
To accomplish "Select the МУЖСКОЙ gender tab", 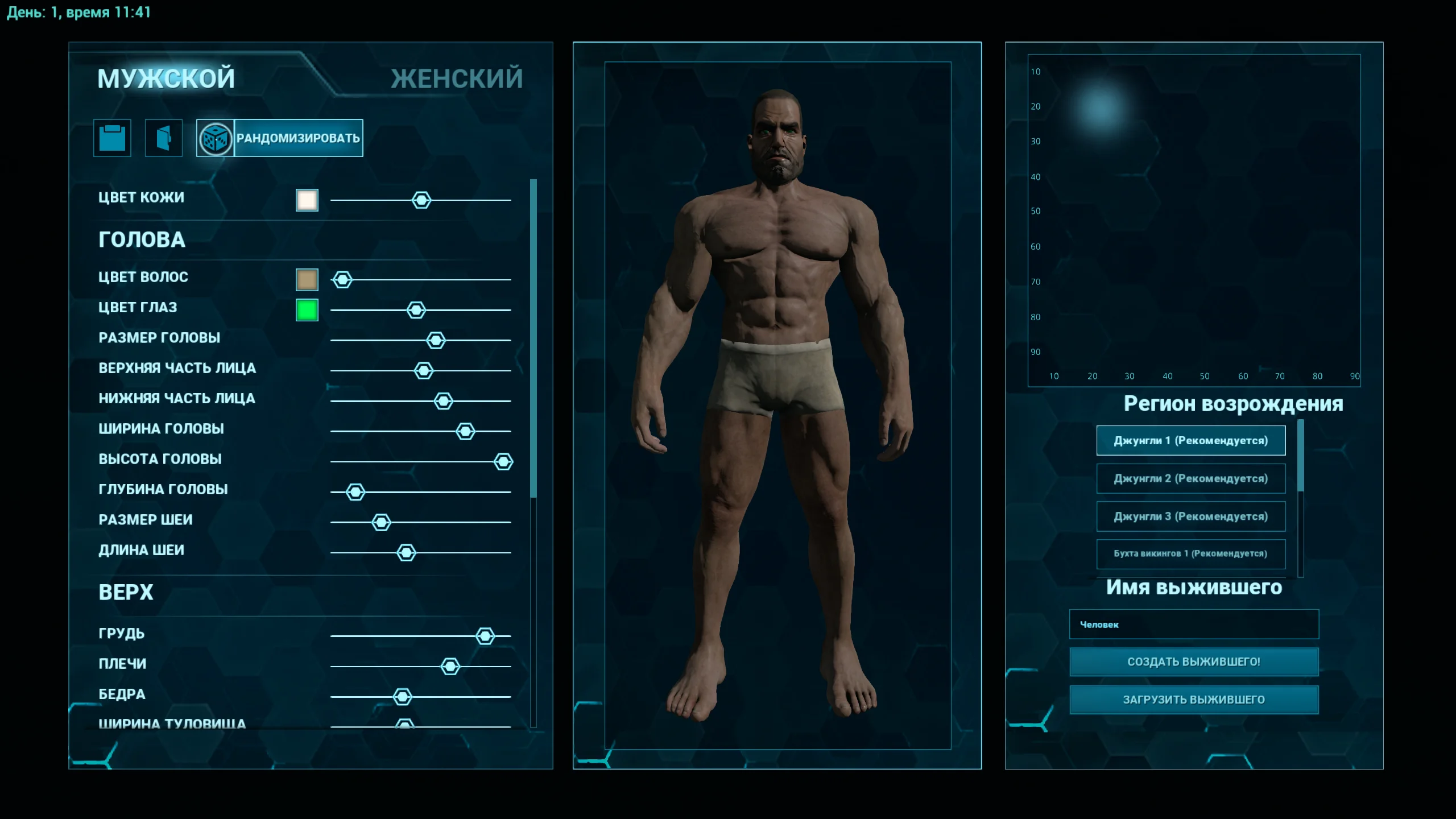I will pos(166,78).
